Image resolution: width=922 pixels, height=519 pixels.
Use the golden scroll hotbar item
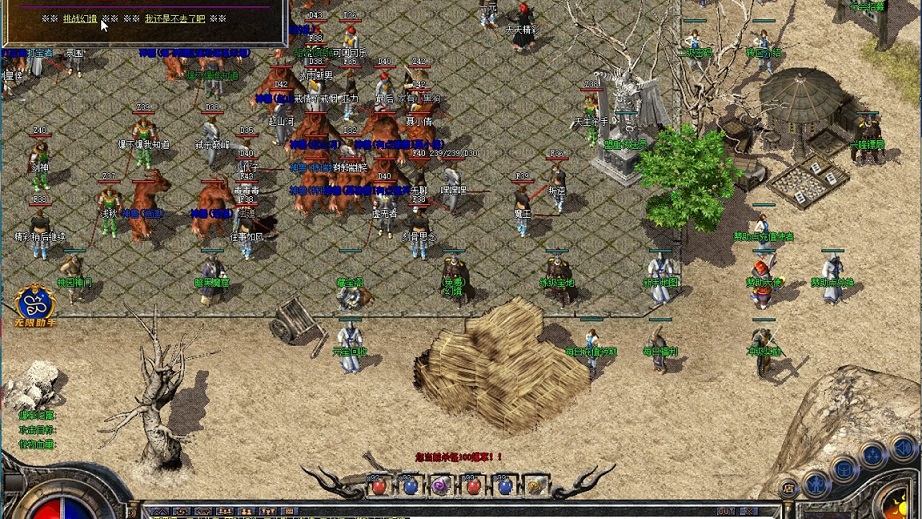(x=536, y=487)
